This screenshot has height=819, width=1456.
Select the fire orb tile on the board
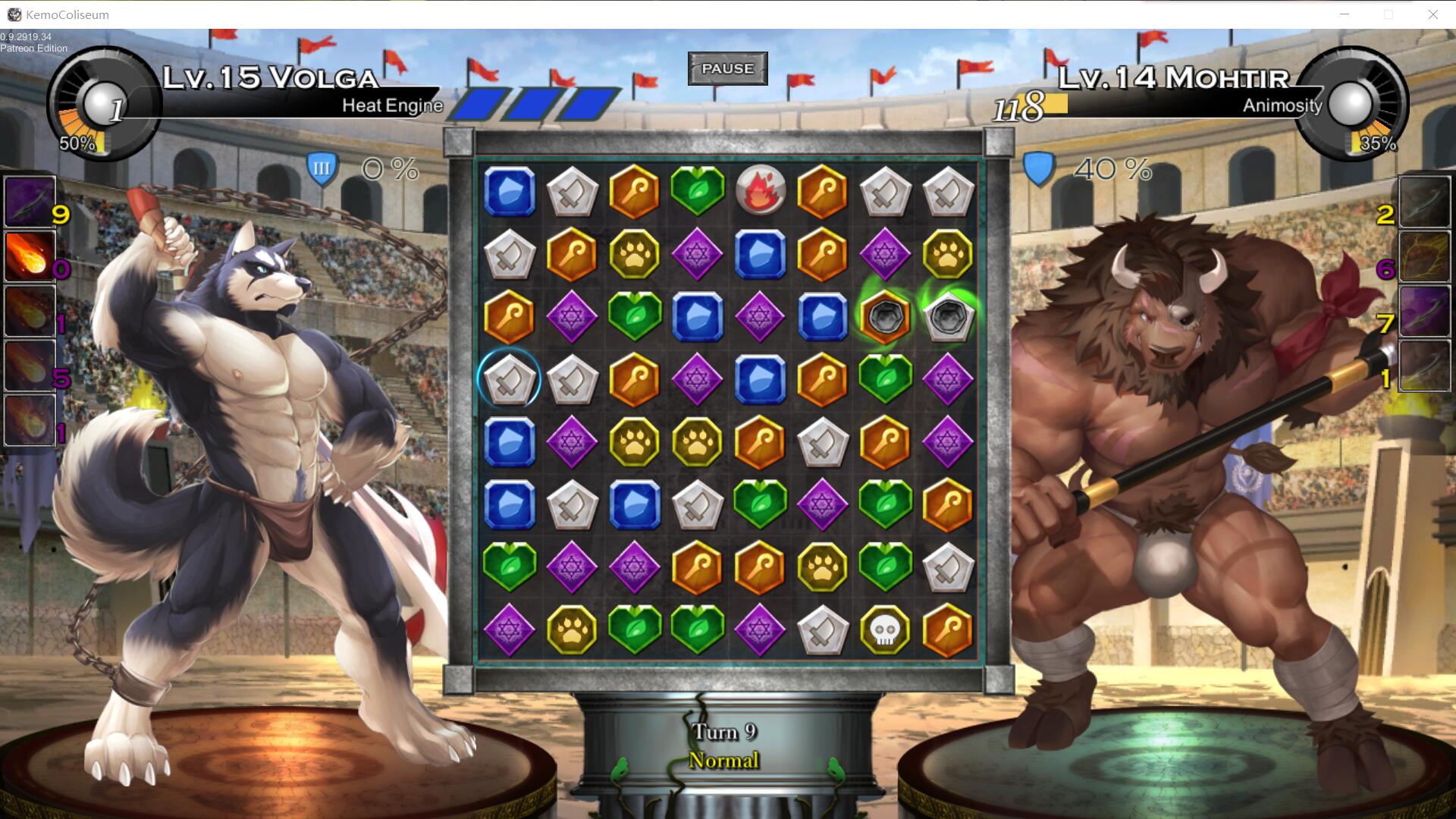760,190
